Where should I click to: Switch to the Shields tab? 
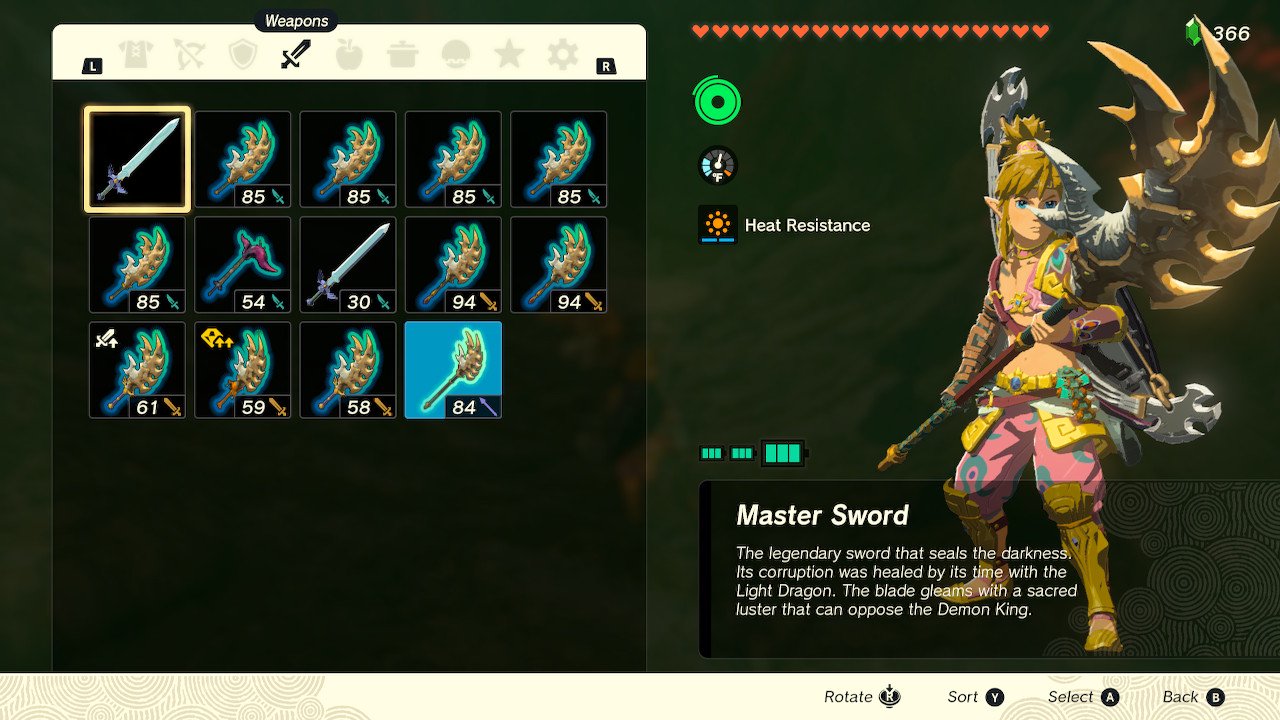[243, 55]
